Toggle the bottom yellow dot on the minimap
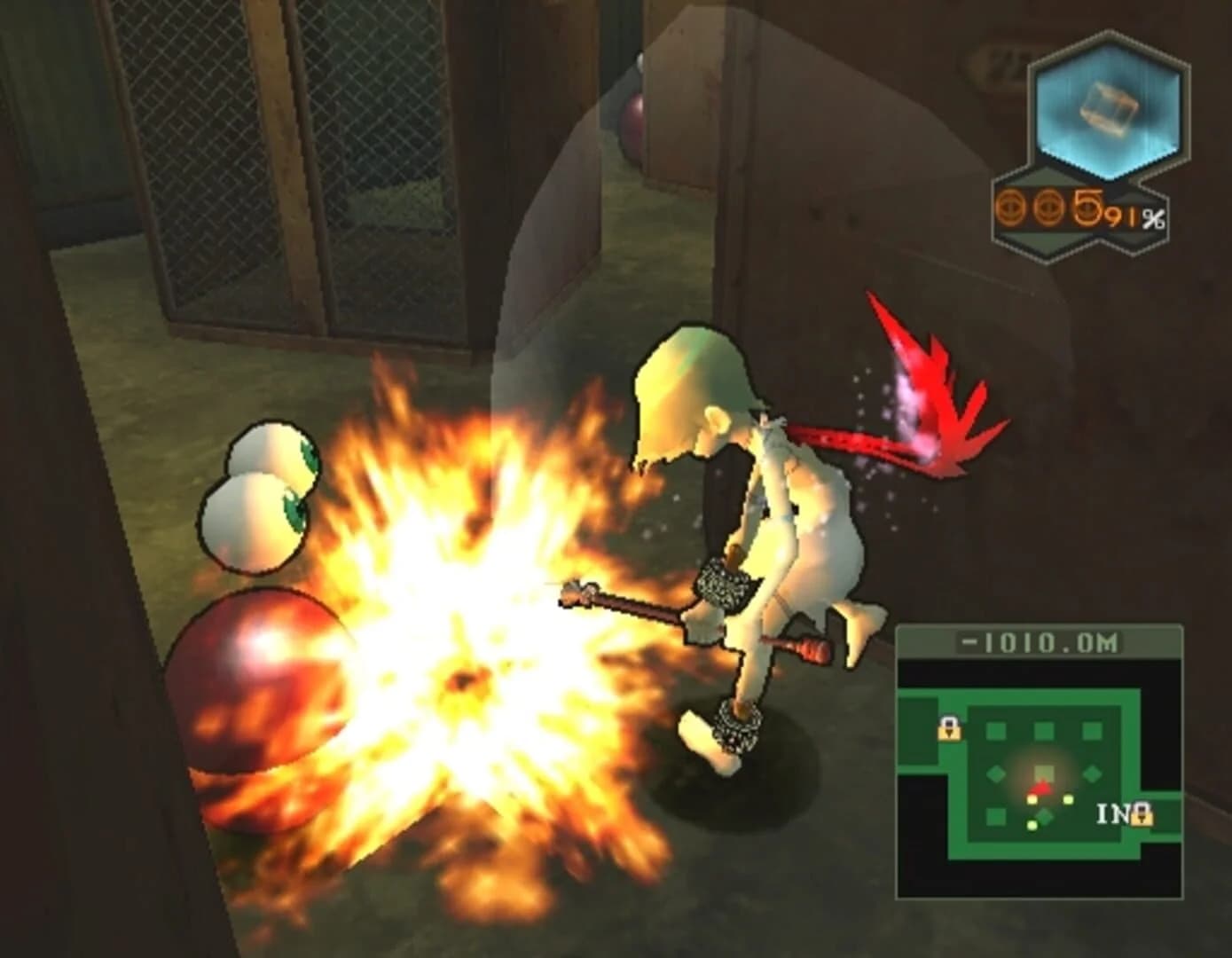 [x=1032, y=826]
